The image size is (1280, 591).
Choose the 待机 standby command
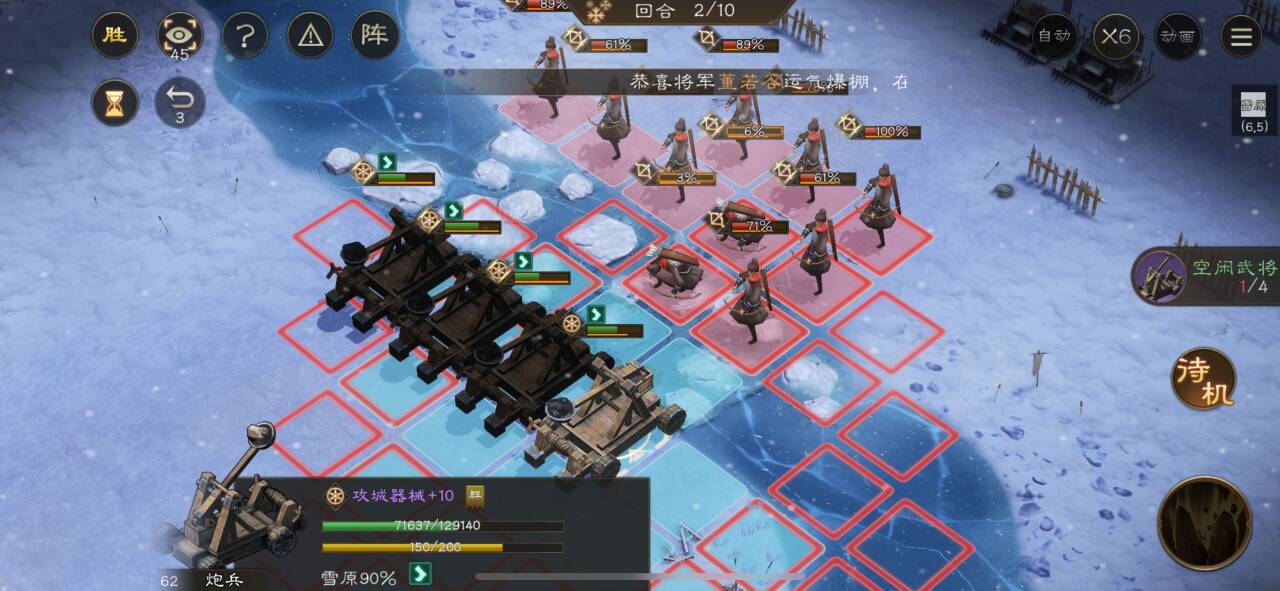click(x=1204, y=379)
